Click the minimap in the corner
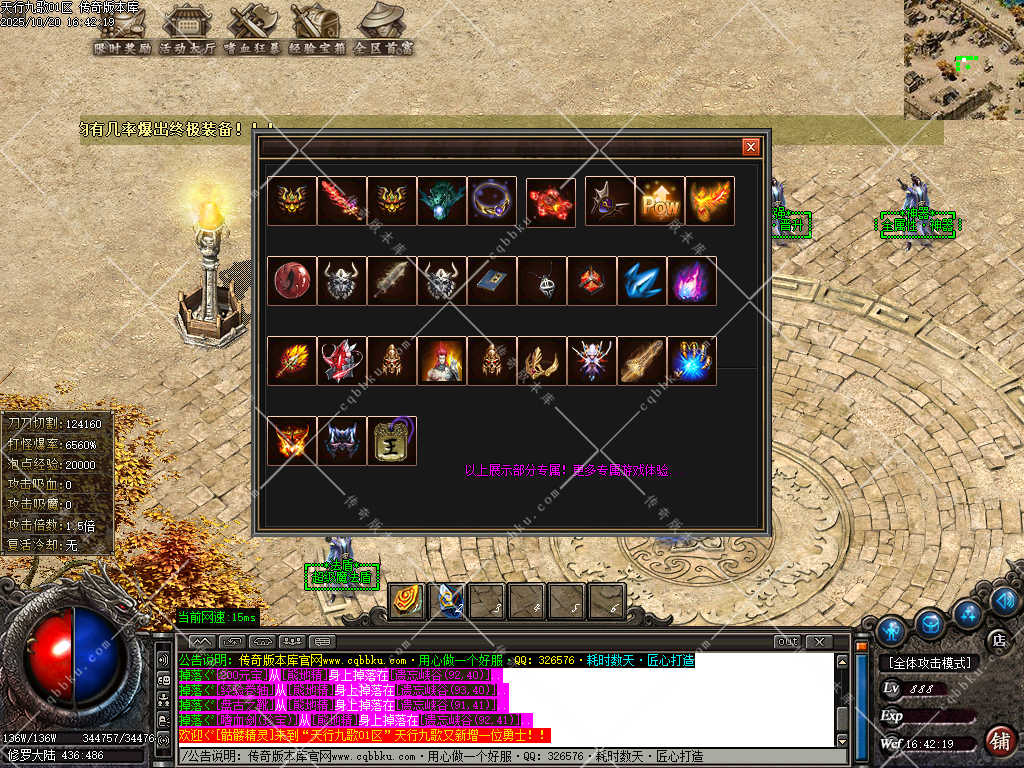This screenshot has width=1024, height=768. point(963,59)
